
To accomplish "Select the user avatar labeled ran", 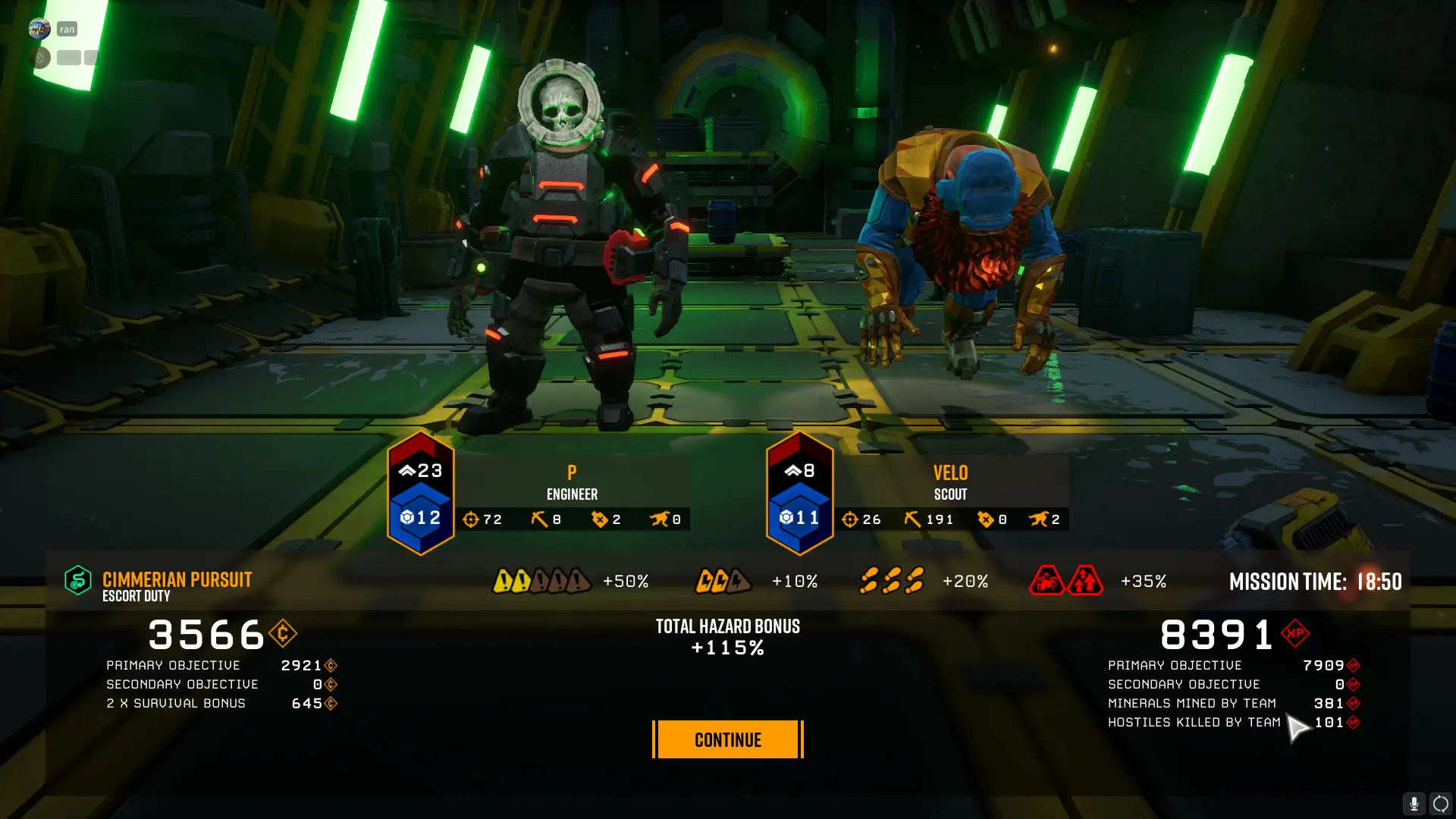I will (39, 29).
